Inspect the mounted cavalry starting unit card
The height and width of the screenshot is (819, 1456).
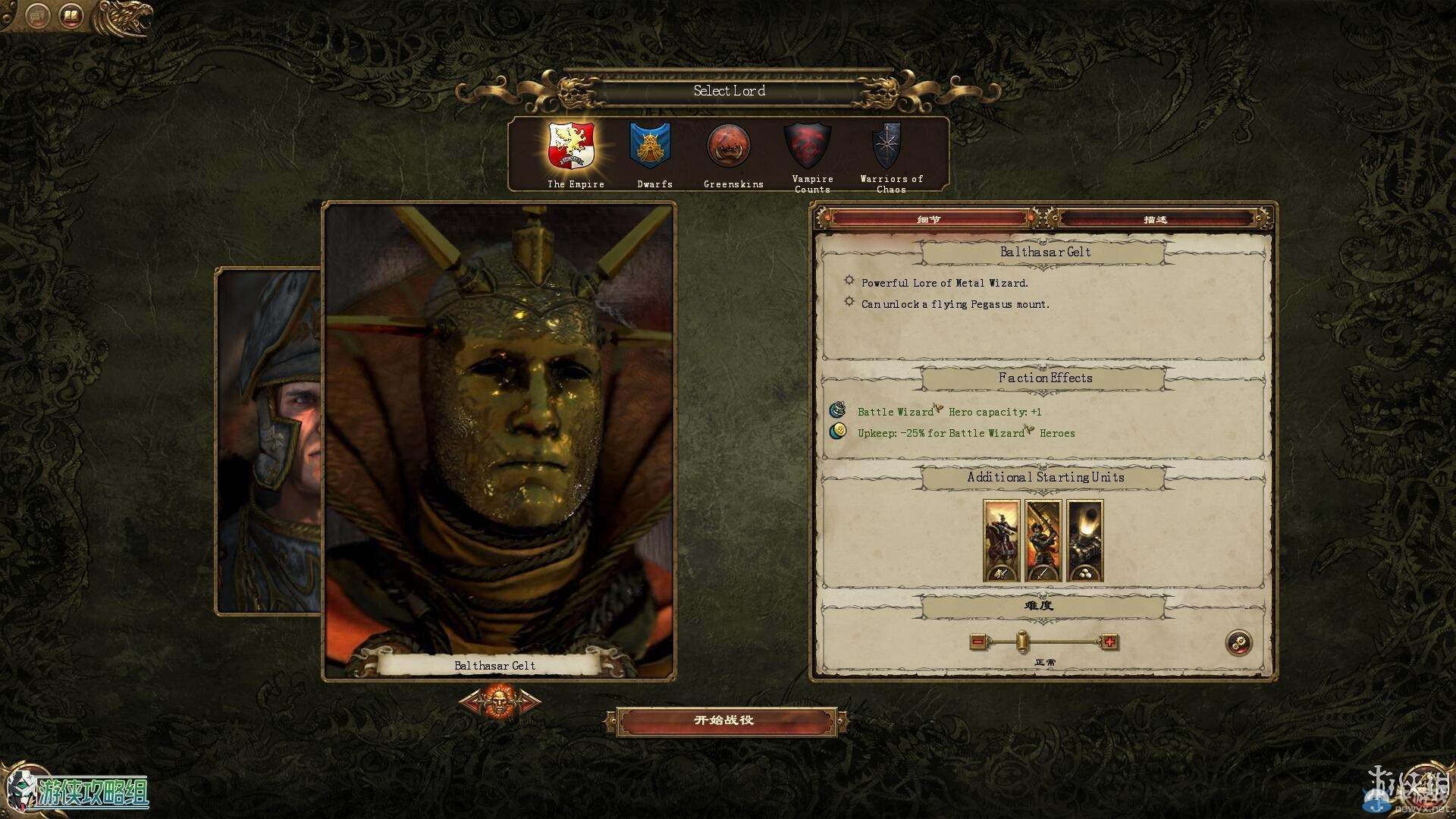tap(1001, 541)
